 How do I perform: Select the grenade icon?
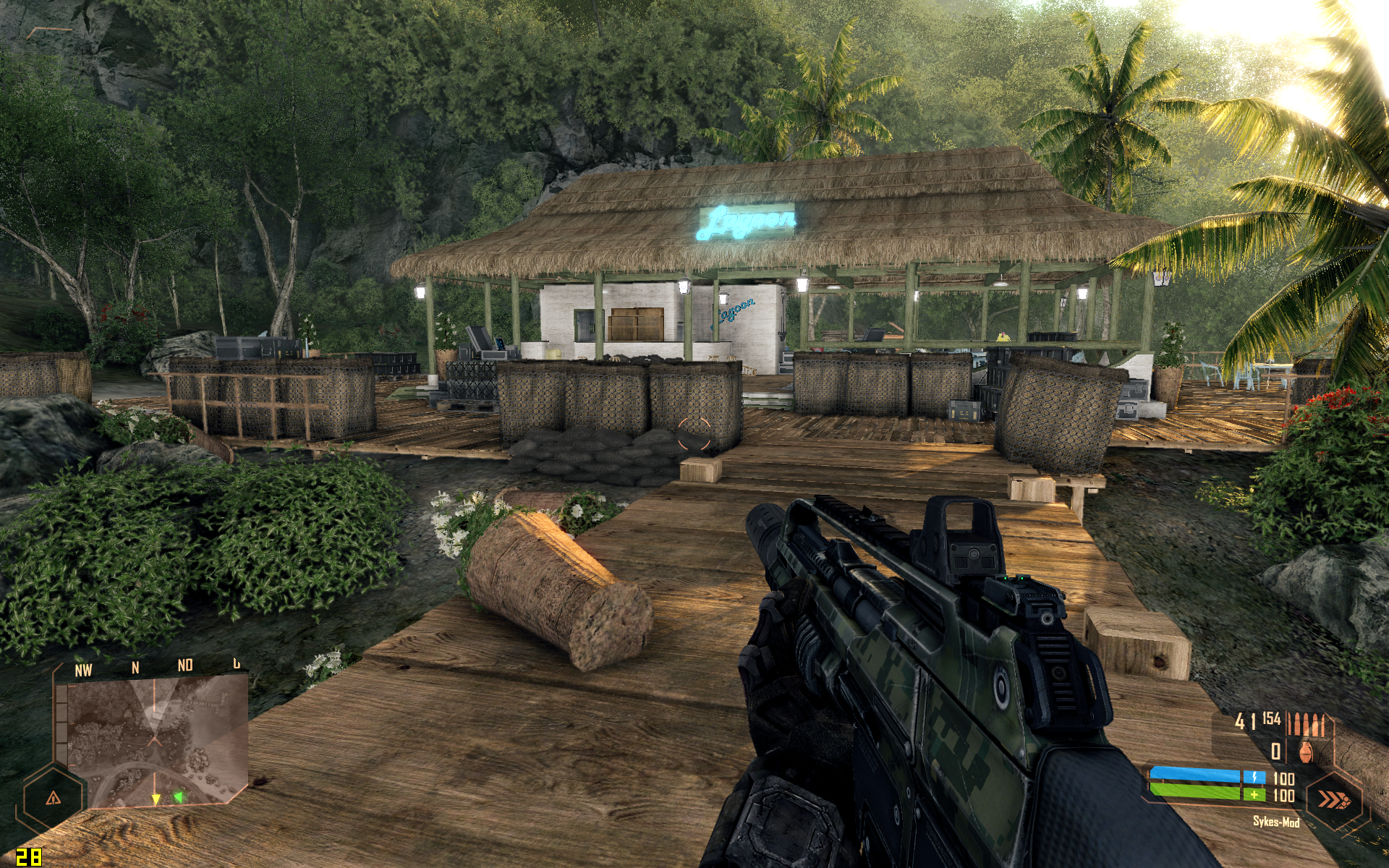pyautogui.click(x=1306, y=752)
